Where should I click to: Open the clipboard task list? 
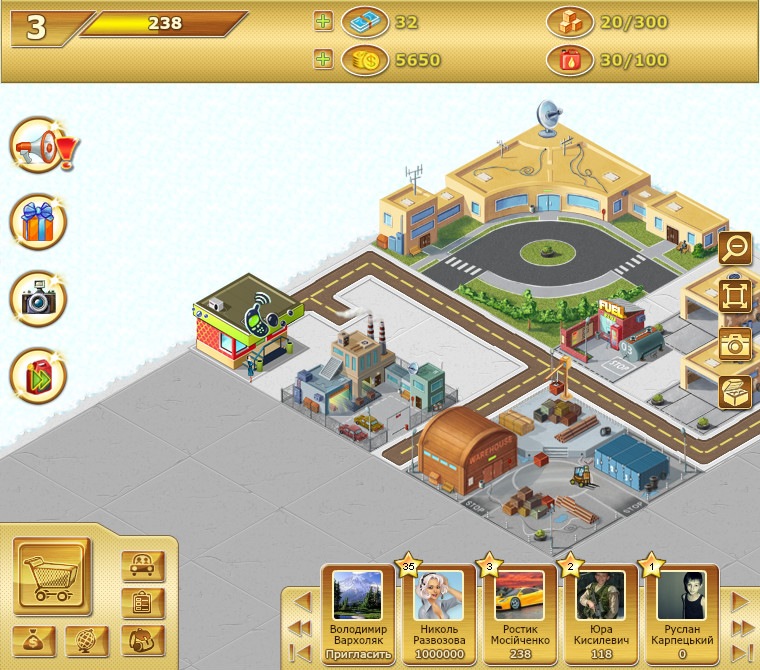click(x=142, y=603)
